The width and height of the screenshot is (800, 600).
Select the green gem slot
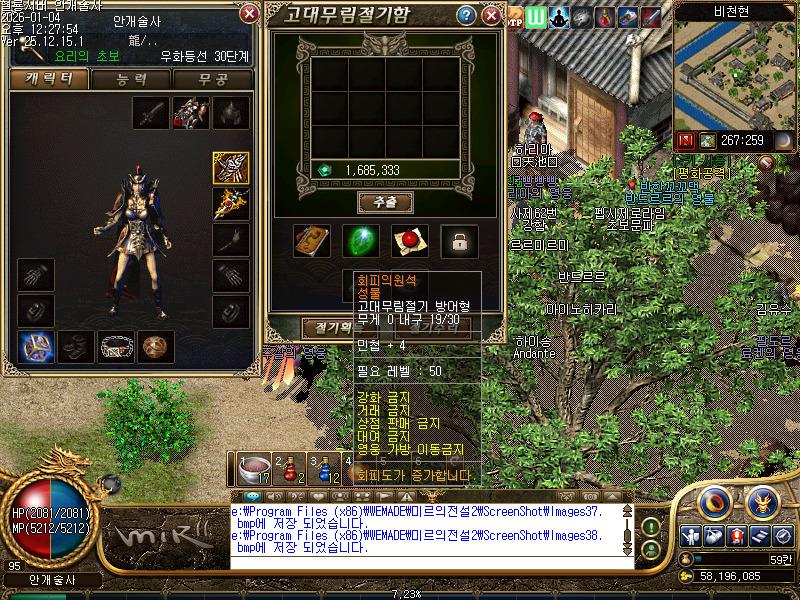(361, 241)
